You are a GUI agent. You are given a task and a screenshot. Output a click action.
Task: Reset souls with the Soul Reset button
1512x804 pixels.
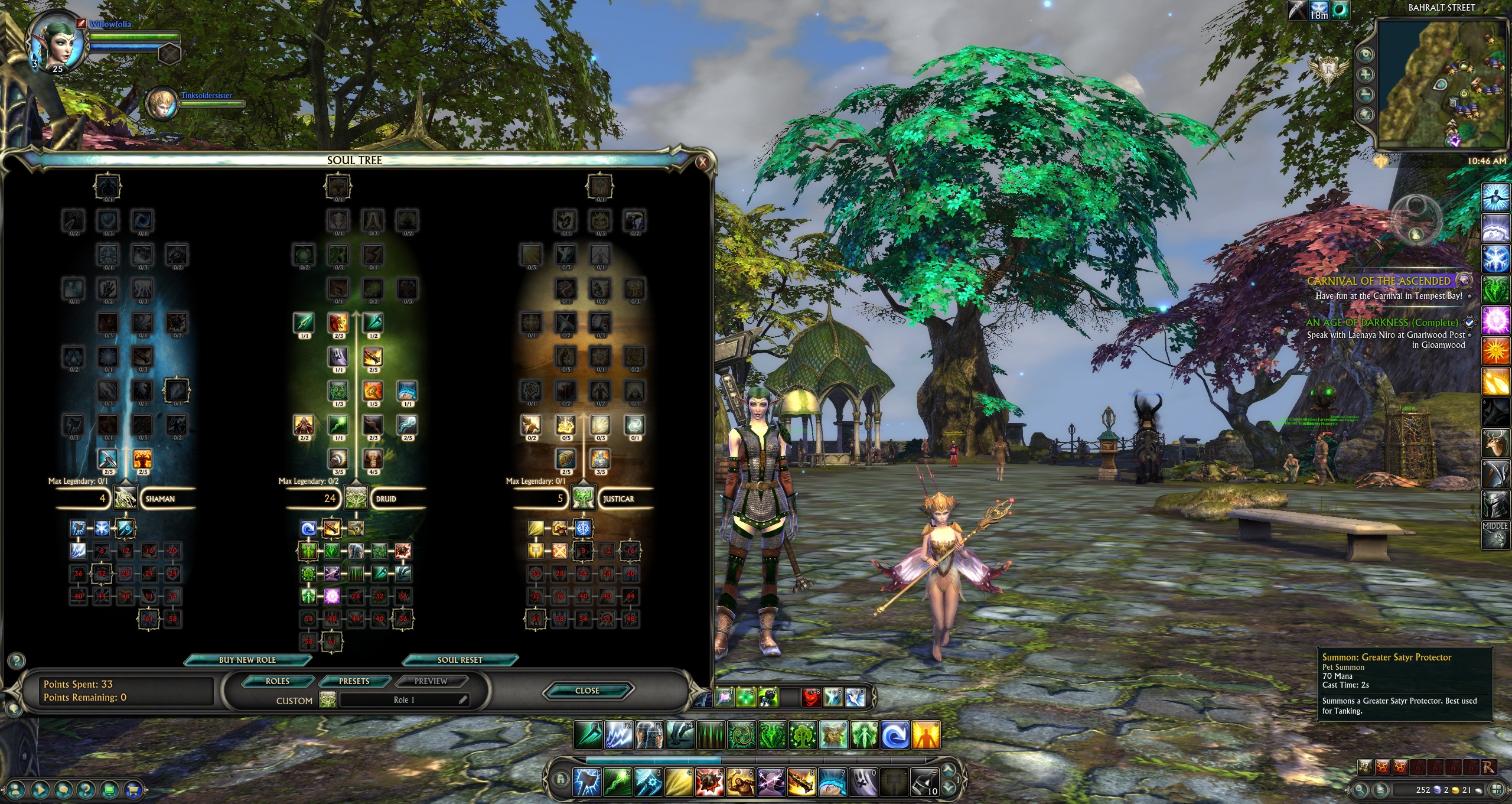coord(460,660)
